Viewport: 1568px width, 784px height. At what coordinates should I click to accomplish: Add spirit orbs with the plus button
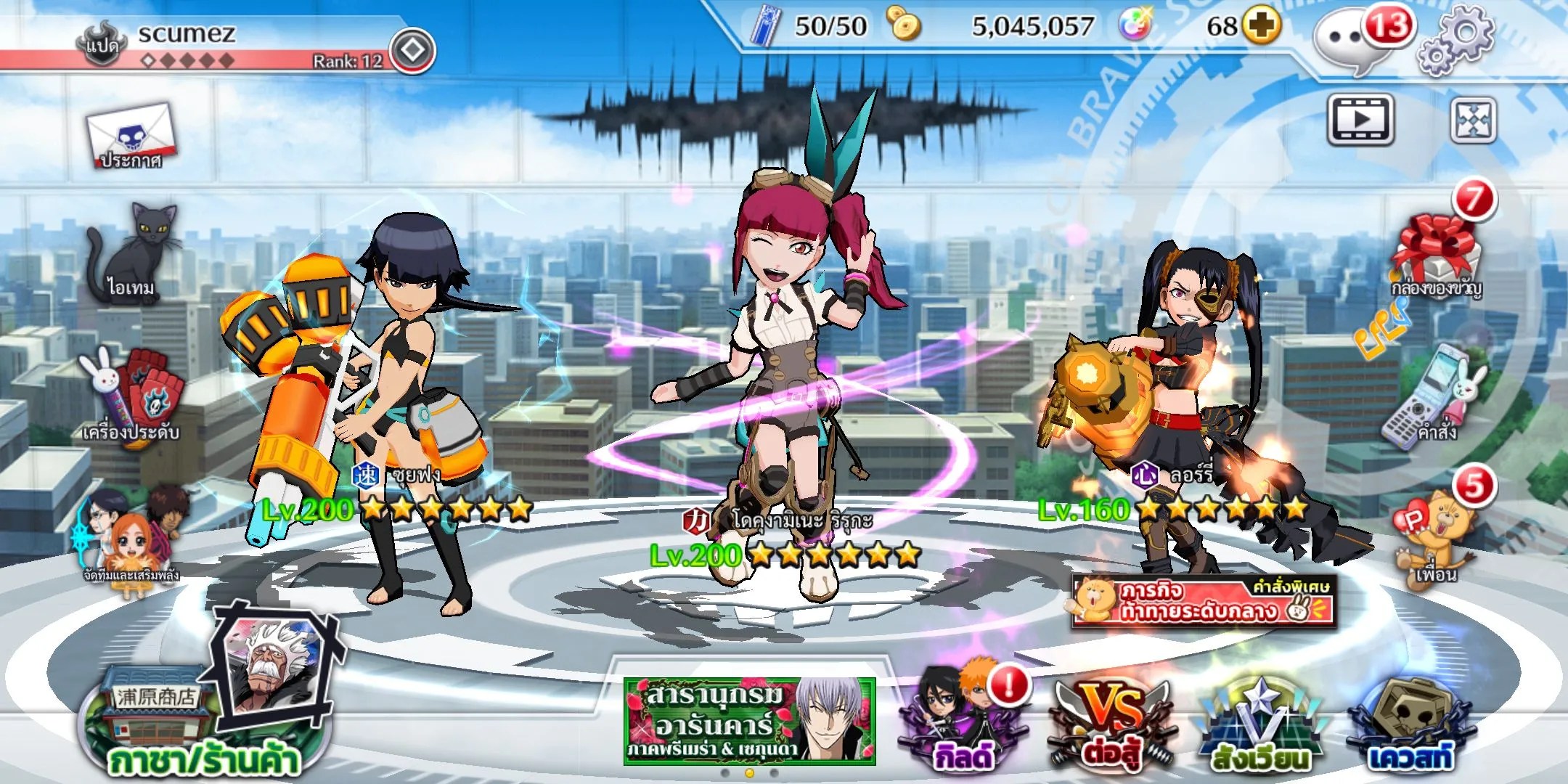(x=1261, y=26)
